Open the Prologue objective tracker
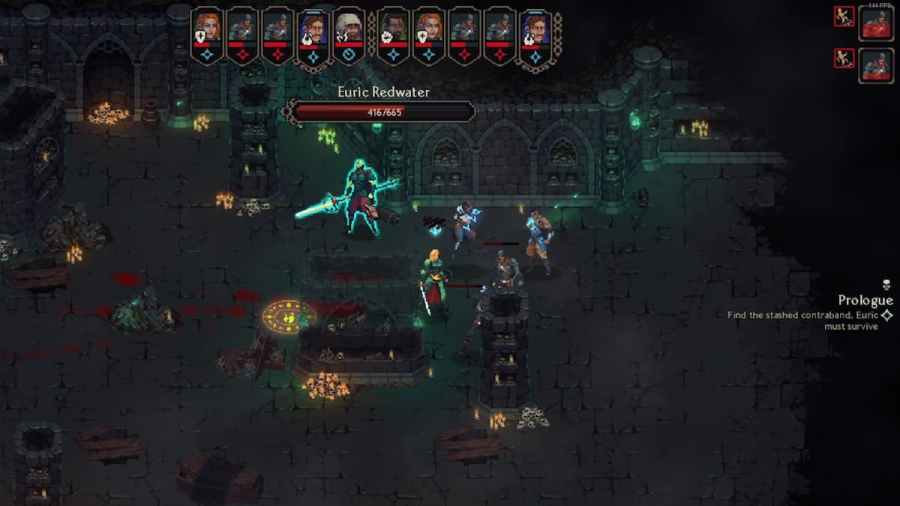The height and width of the screenshot is (506, 900). pos(864,300)
